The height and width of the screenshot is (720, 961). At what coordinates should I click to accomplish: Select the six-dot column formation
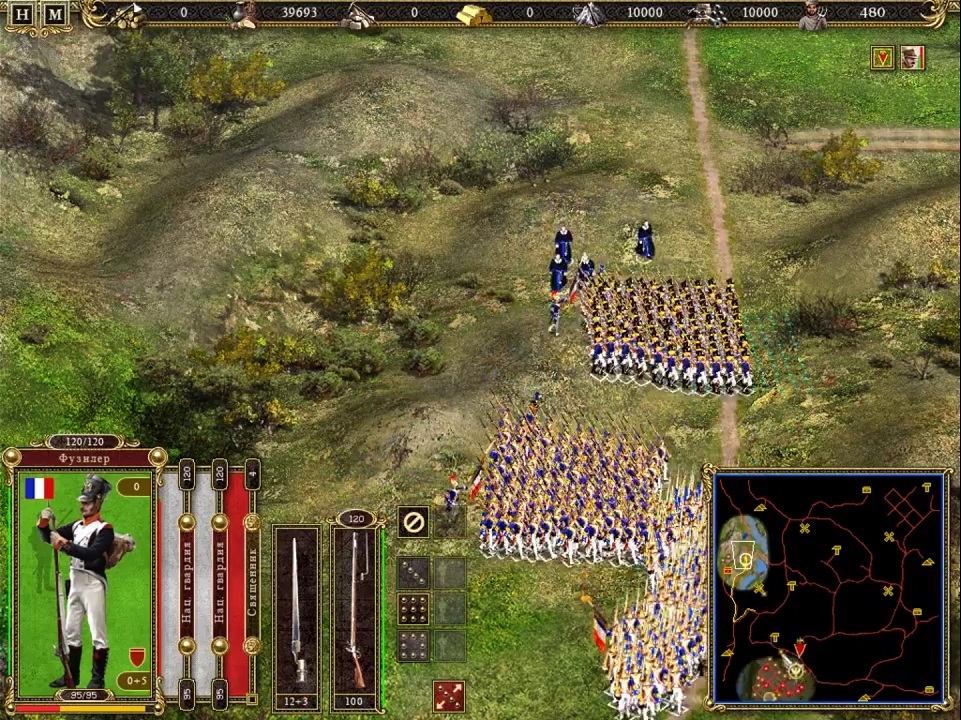coord(414,644)
